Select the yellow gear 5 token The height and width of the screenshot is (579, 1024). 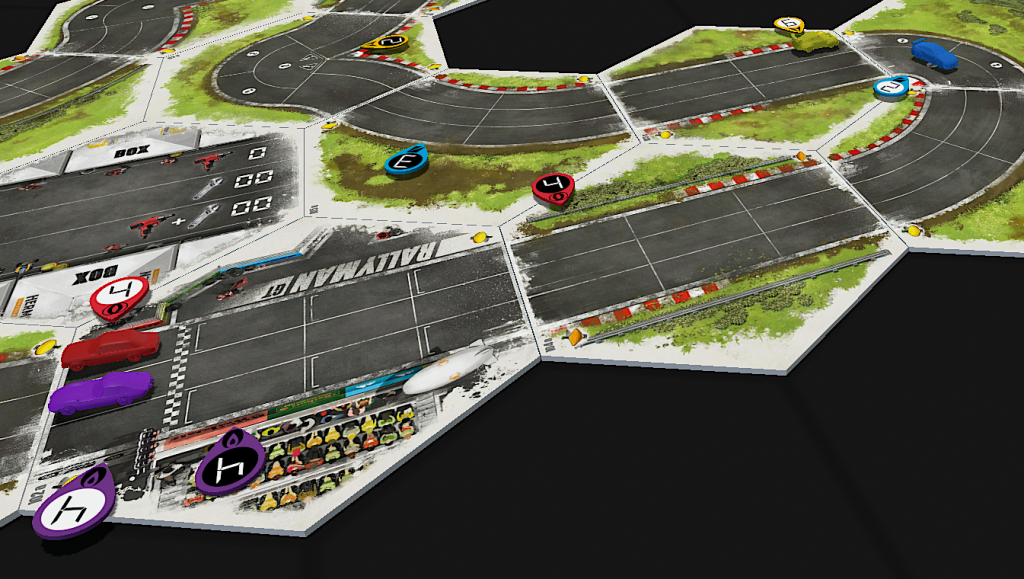point(789,24)
